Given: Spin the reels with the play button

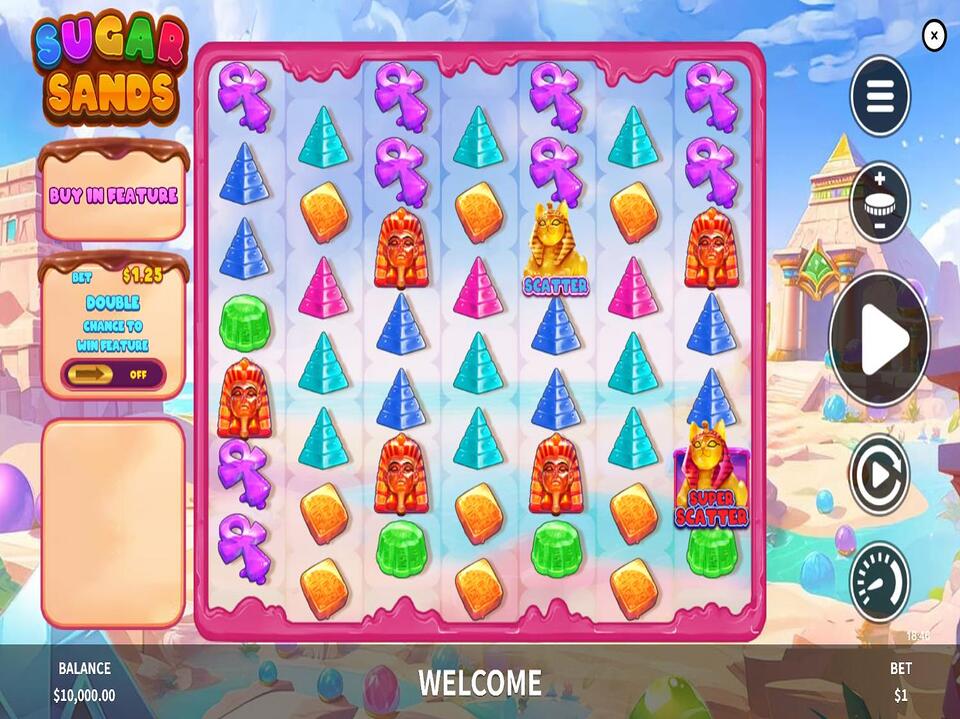Looking at the screenshot, I should click(880, 338).
